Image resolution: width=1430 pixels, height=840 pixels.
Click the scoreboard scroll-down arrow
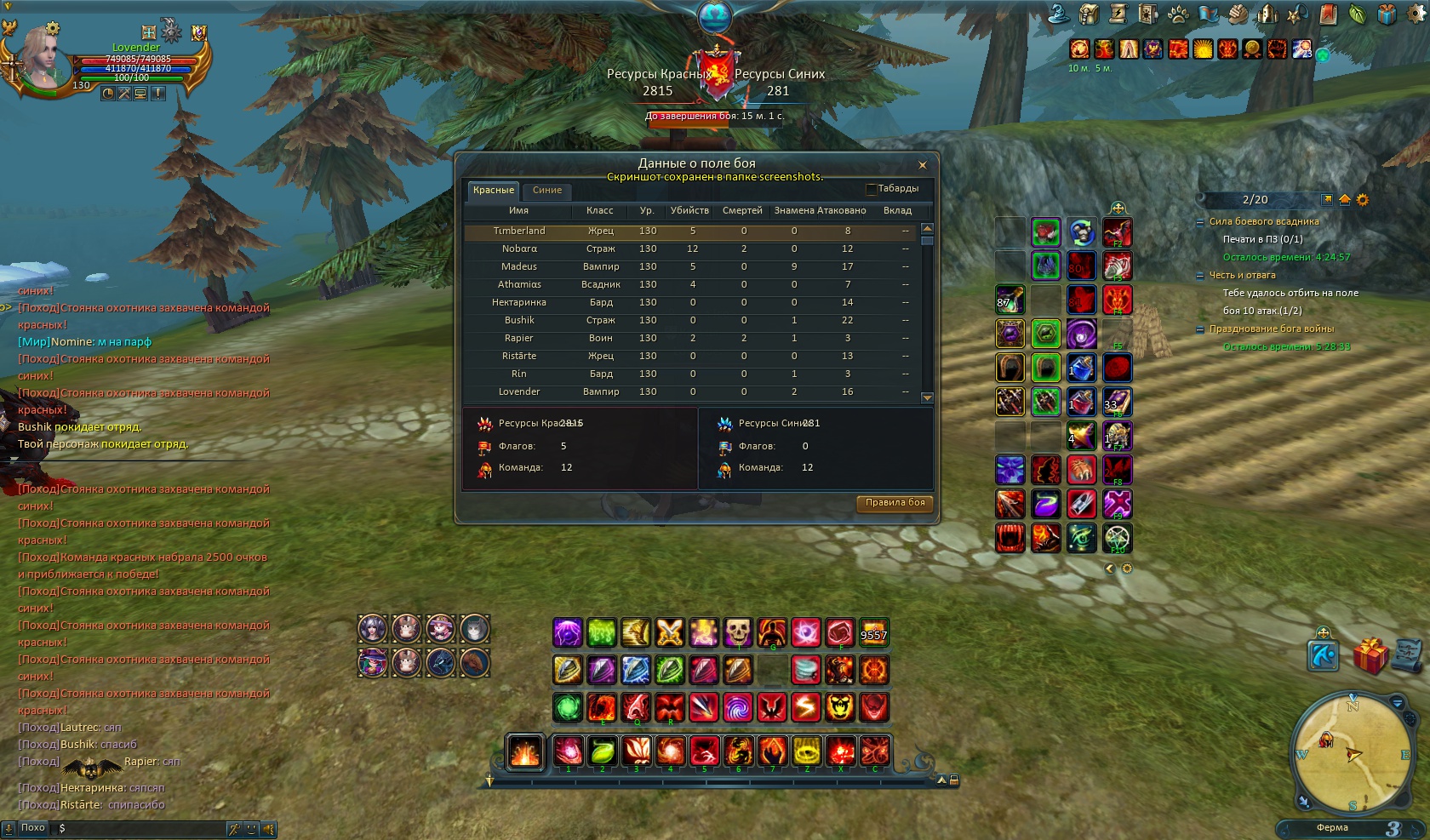pos(928,397)
